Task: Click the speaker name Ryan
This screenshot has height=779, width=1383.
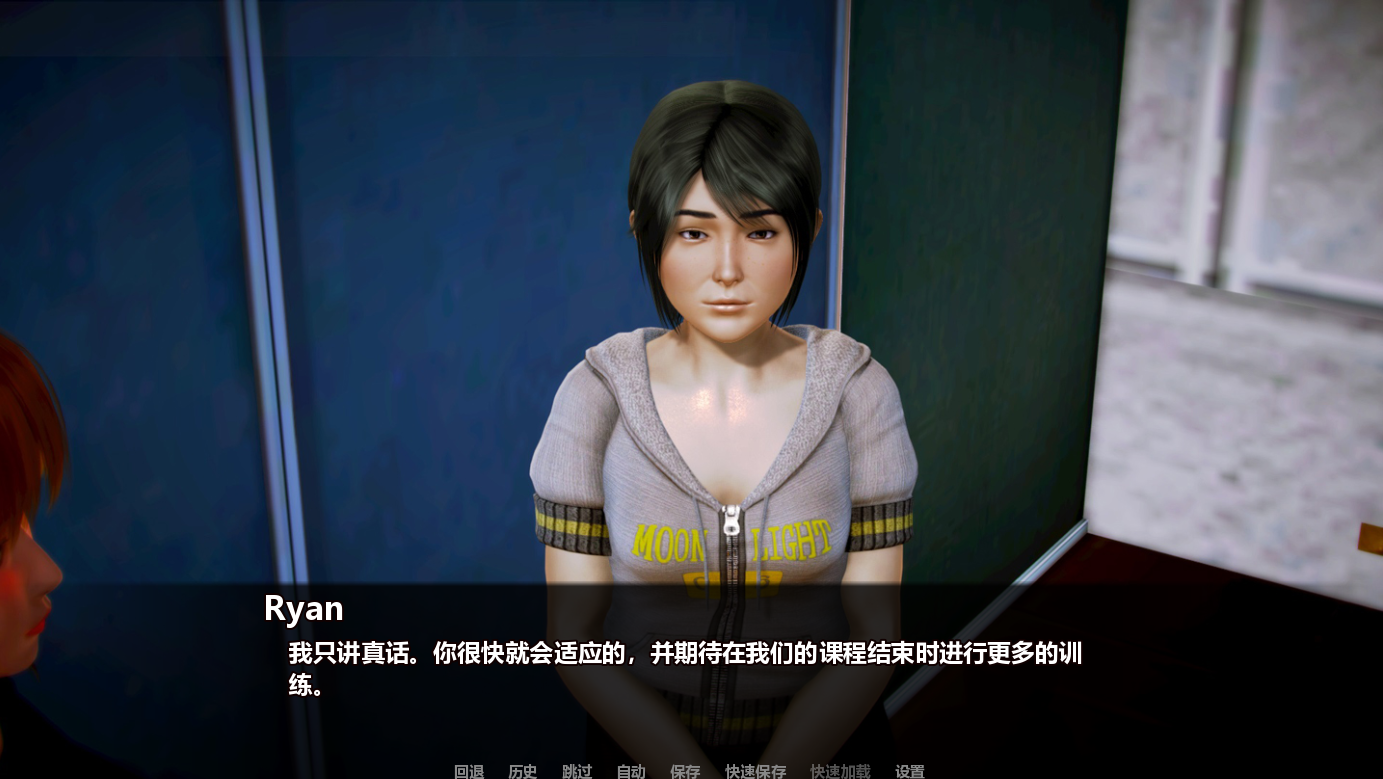Action: (x=301, y=608)
